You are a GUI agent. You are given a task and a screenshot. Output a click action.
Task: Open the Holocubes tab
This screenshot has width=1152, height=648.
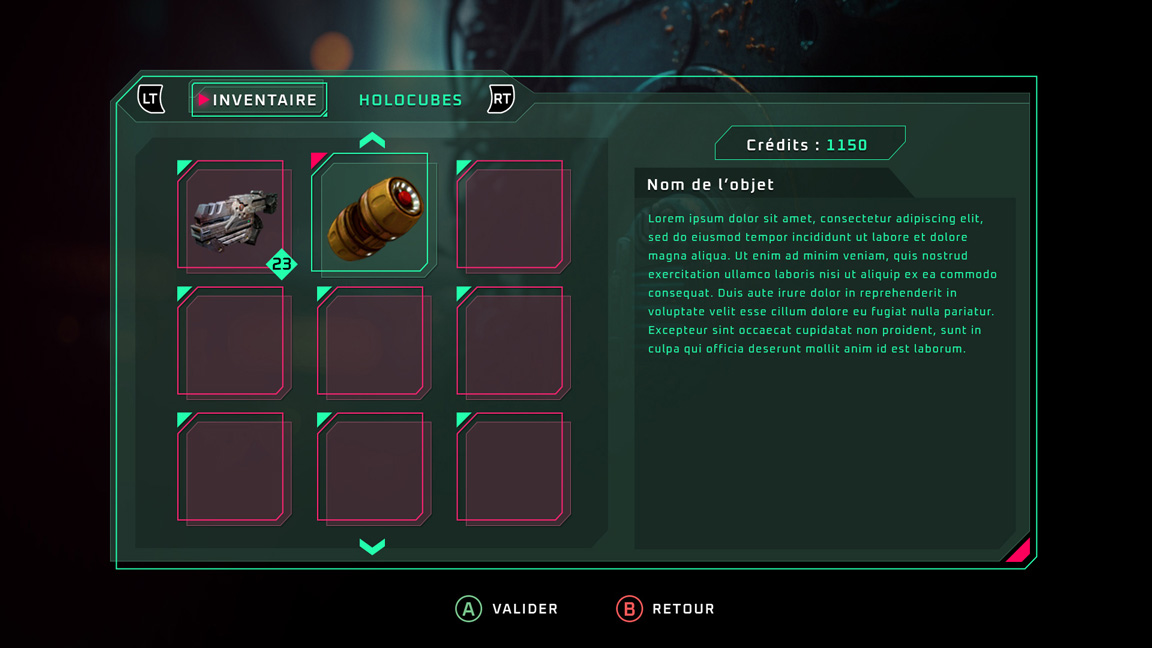(x=410, y=100)
